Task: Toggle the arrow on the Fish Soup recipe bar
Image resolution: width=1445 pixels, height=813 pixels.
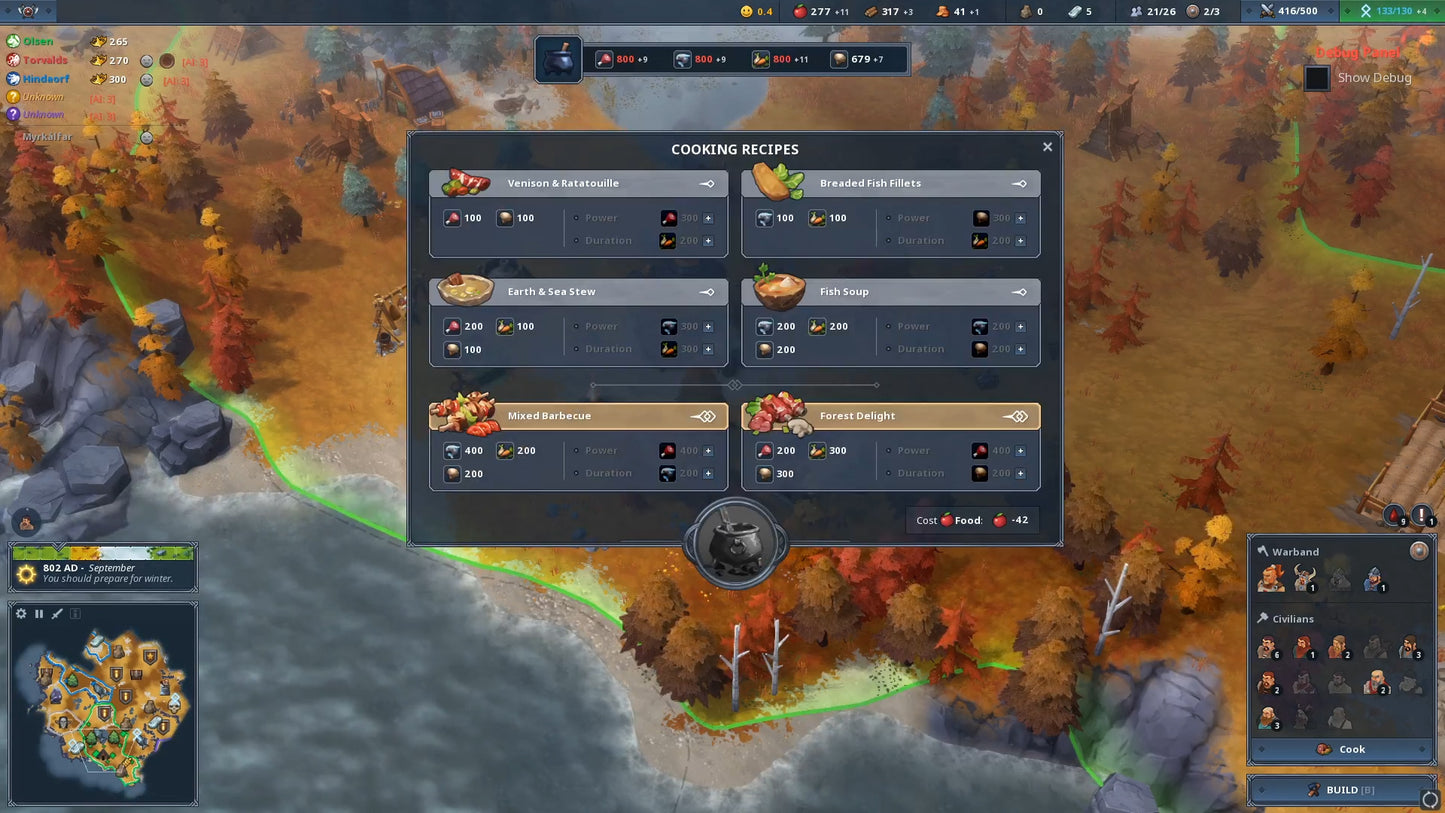Action: pyautogui.click(x=1019, y=291)
